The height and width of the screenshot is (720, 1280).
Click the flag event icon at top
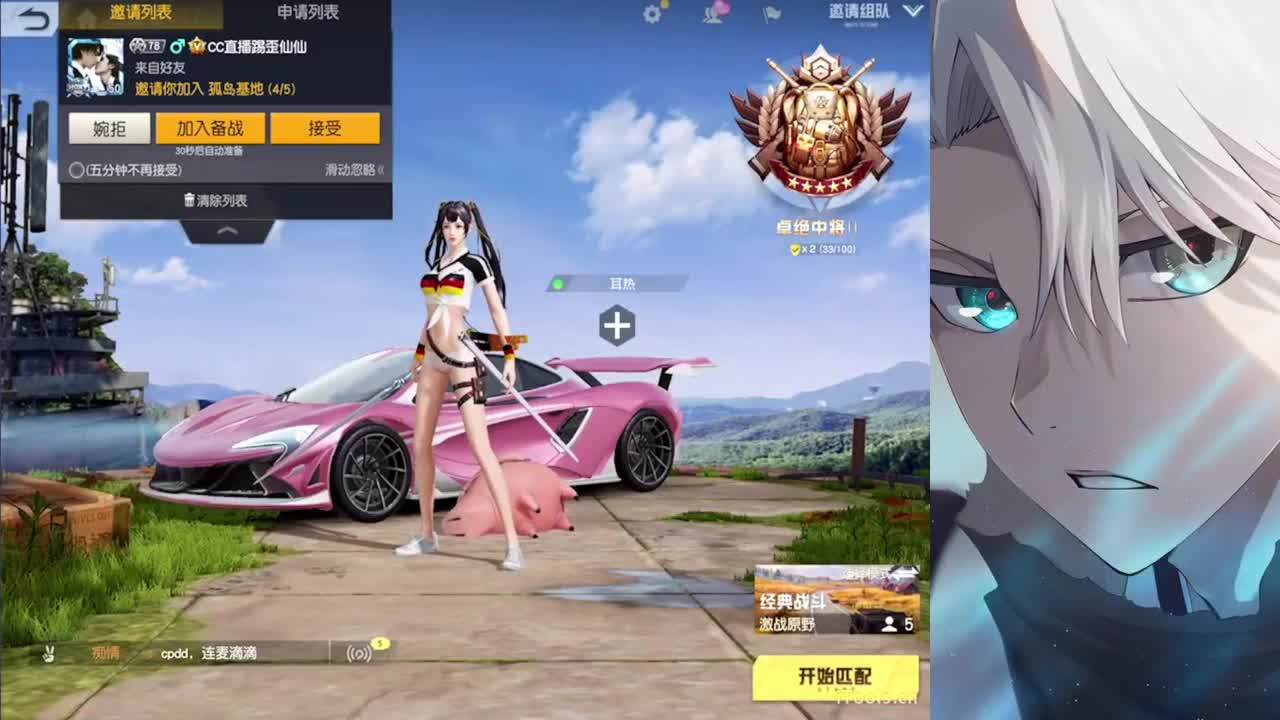[x=768, y=14]
